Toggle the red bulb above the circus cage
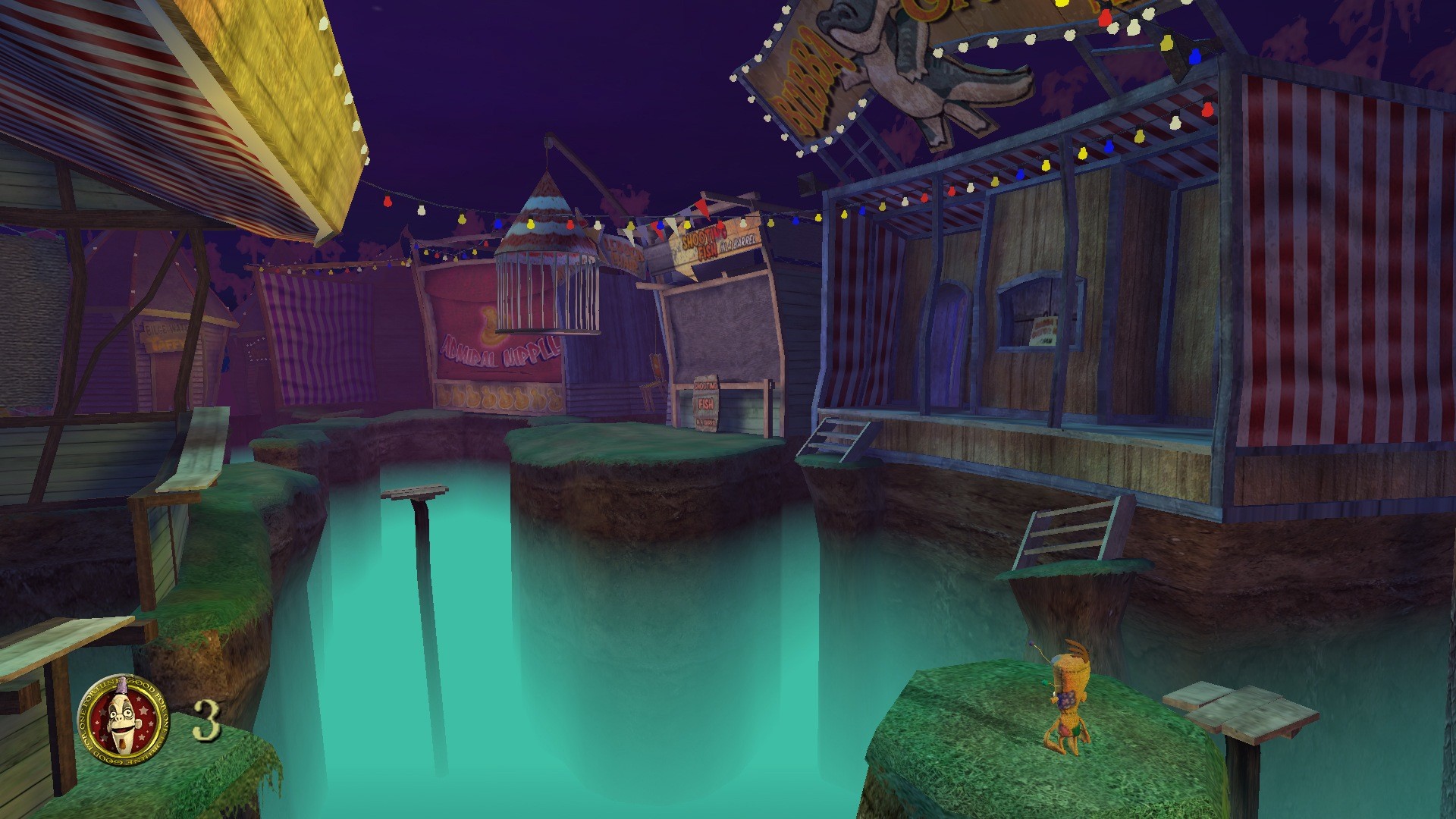The image size is (1456, 819). point(570,224)
